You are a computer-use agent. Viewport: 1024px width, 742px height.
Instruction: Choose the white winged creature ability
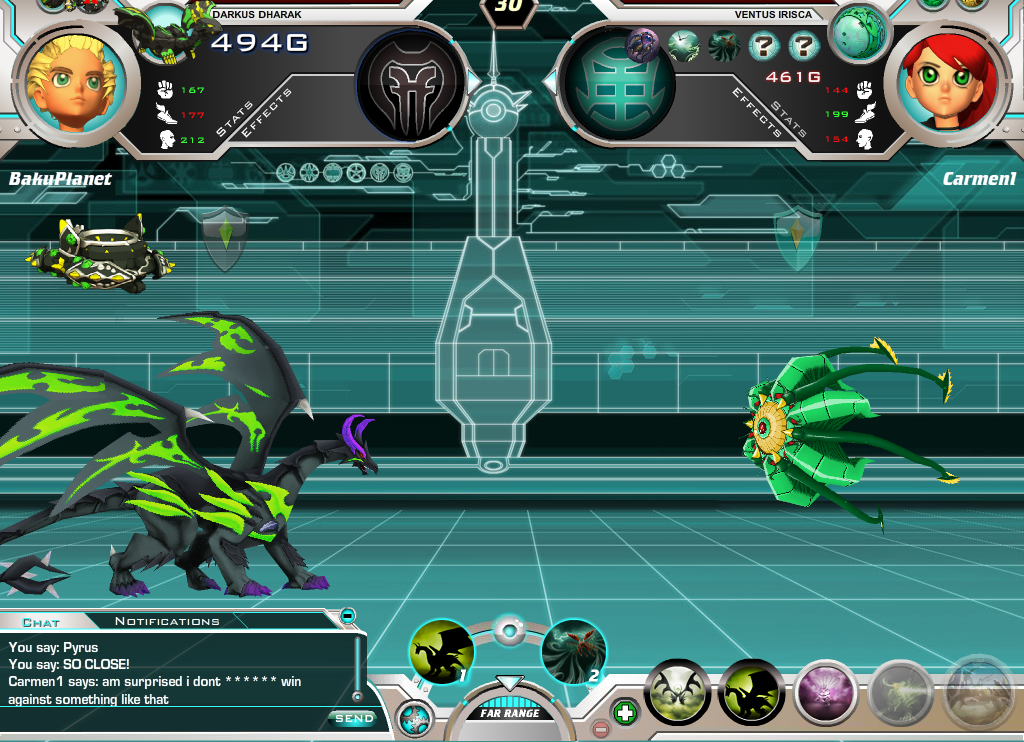[x=677, y=691]
